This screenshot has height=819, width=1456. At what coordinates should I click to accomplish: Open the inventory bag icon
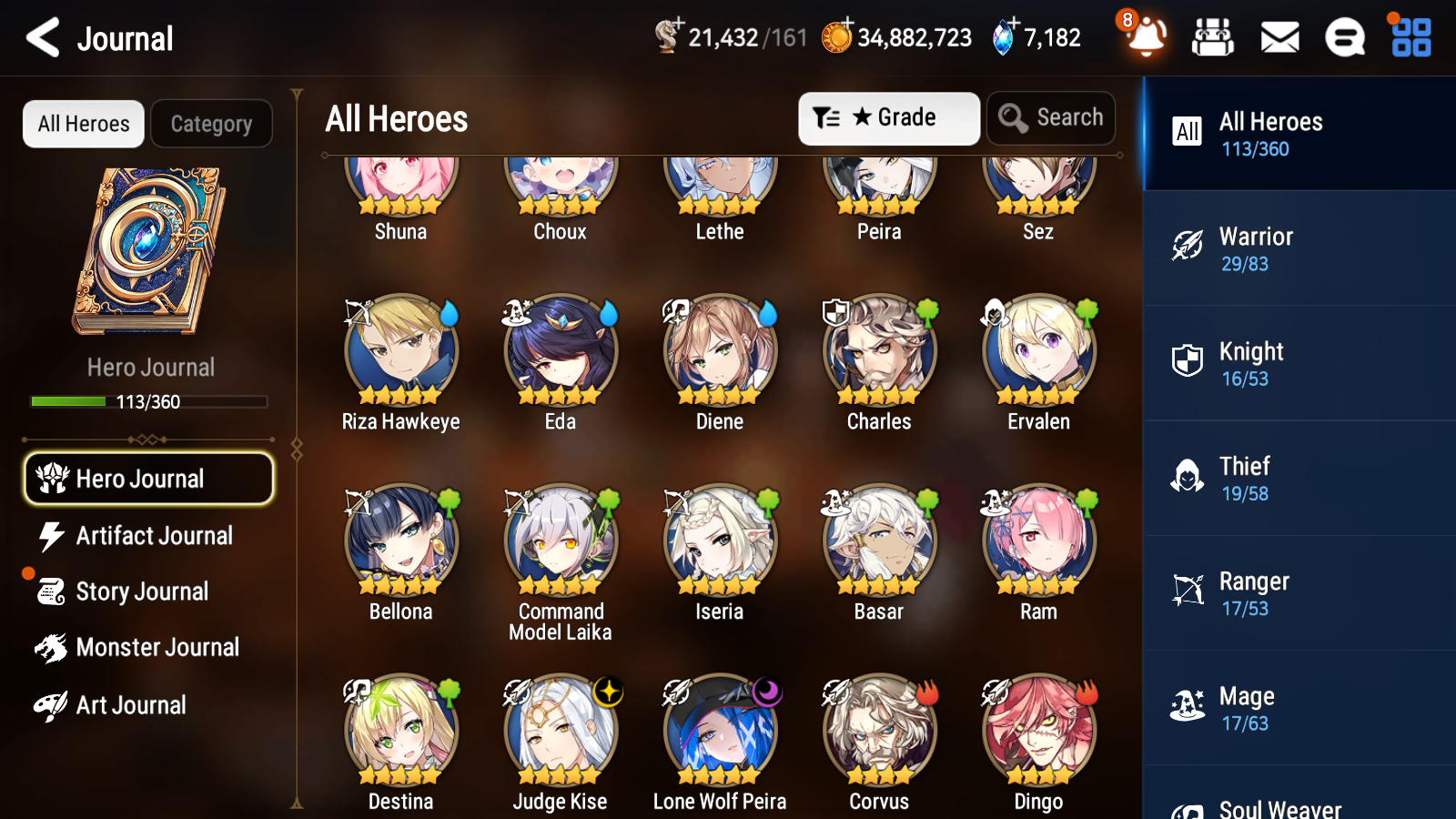pyautogui.click(x=1213, y=37)
